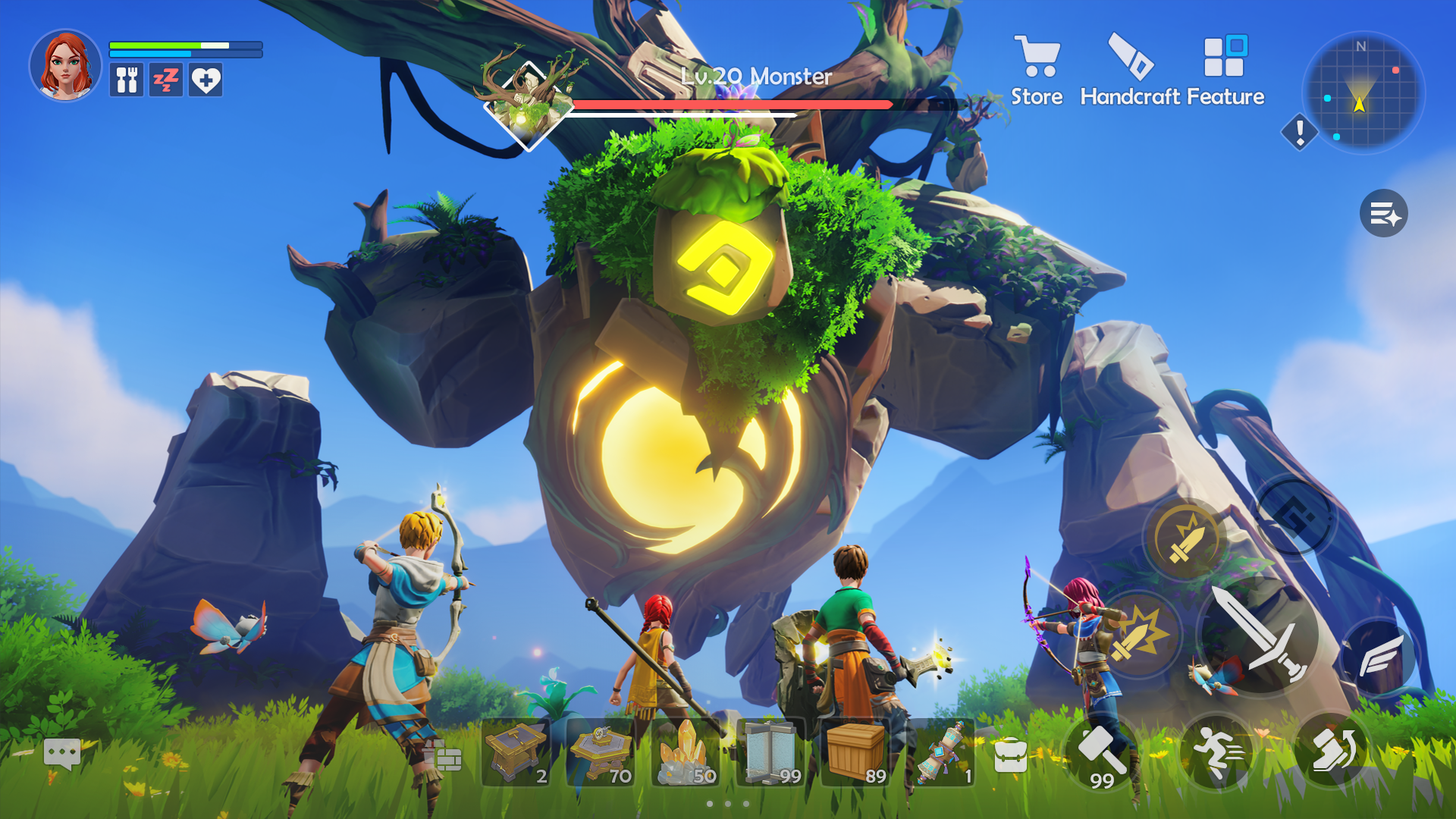Select the glass wall panel slot
The height and width of the screenshot is (819, 1456).
[x=771, y=753]
